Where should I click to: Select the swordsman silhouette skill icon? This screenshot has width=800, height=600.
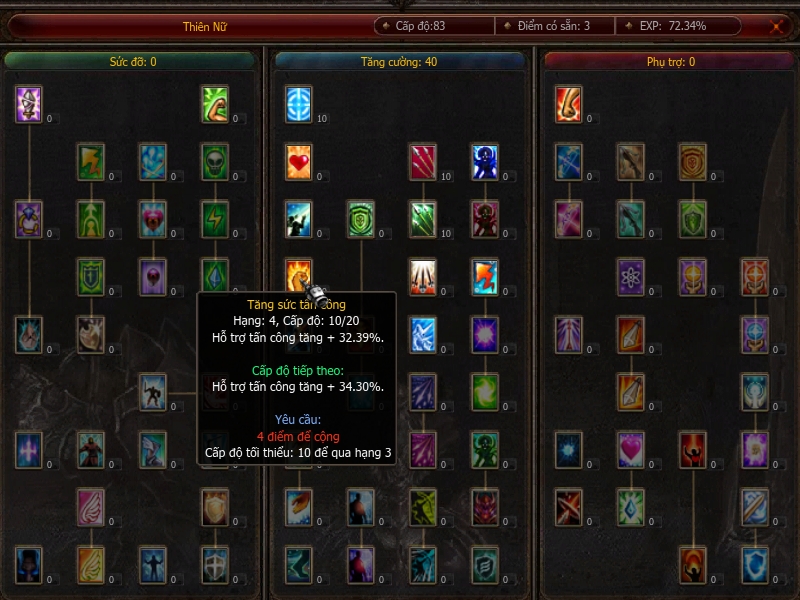click(x=152, y=391)
